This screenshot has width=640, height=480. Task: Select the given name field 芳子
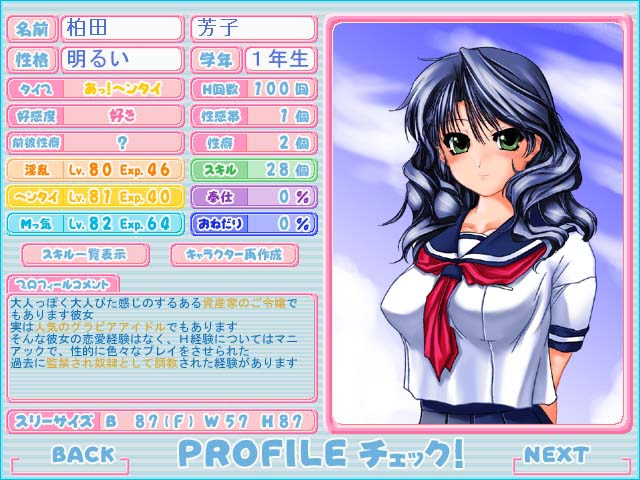click(x=252, y=28)
